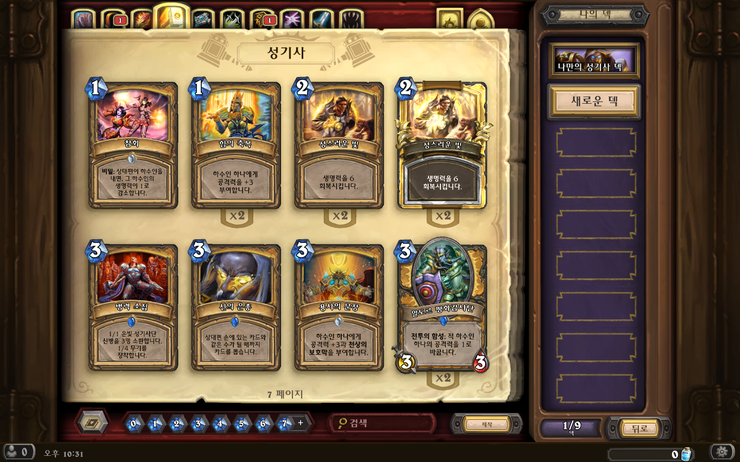Viewport: 740px width, 462px height.
Task: Select the 용사의 문장 card
Action: click(337, 304)
